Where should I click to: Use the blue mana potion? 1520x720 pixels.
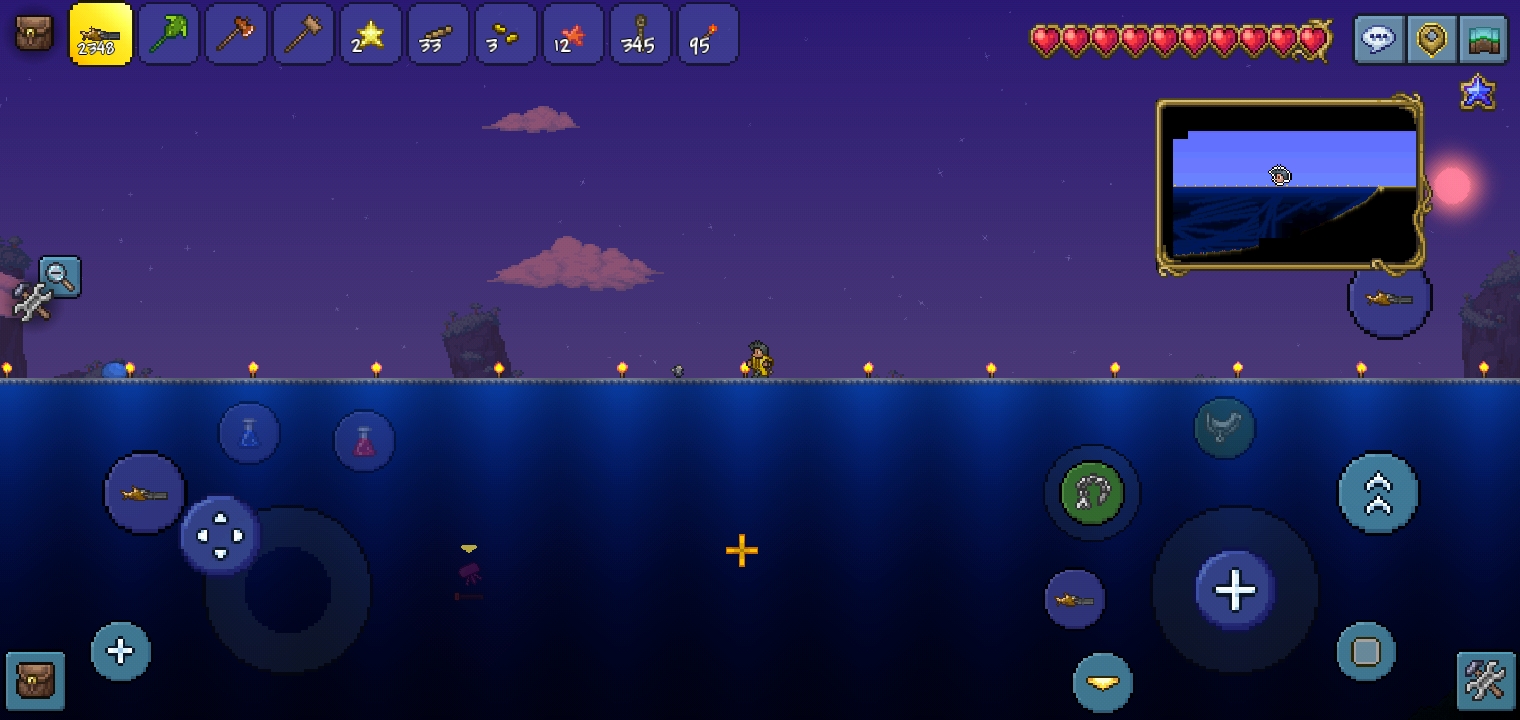click(249, 431)
